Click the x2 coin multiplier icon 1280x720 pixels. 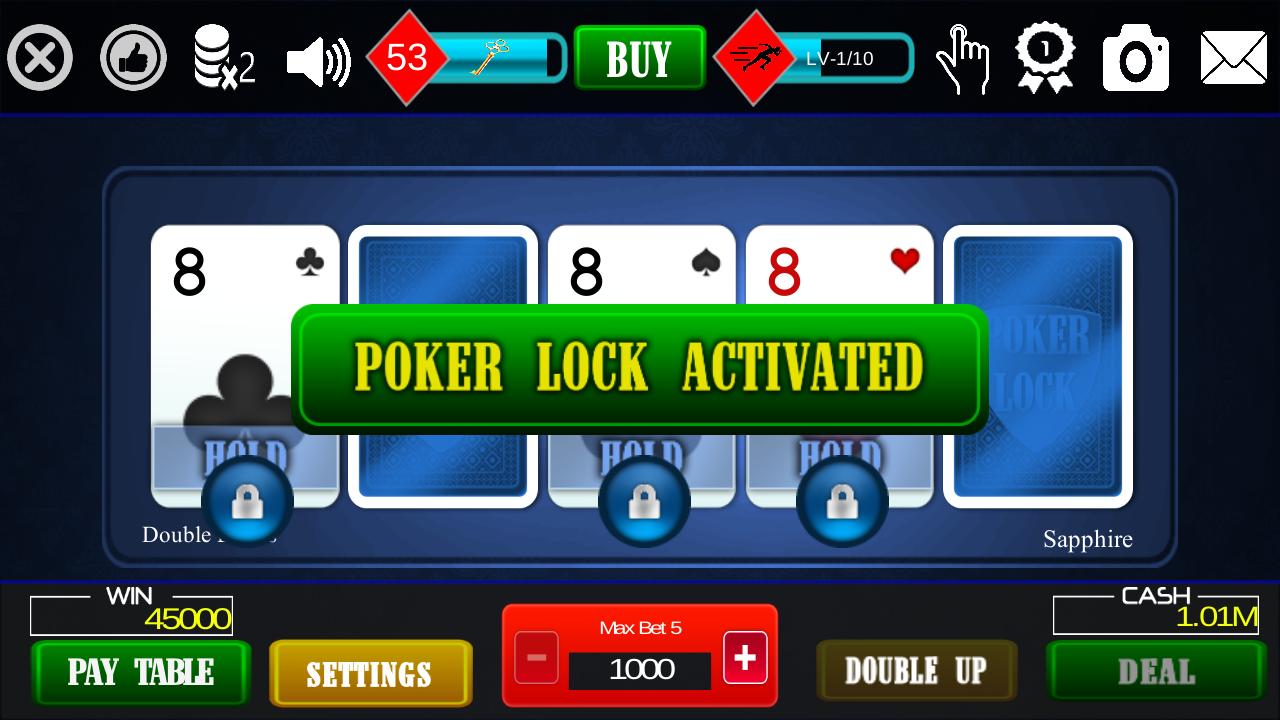(225, 57)
